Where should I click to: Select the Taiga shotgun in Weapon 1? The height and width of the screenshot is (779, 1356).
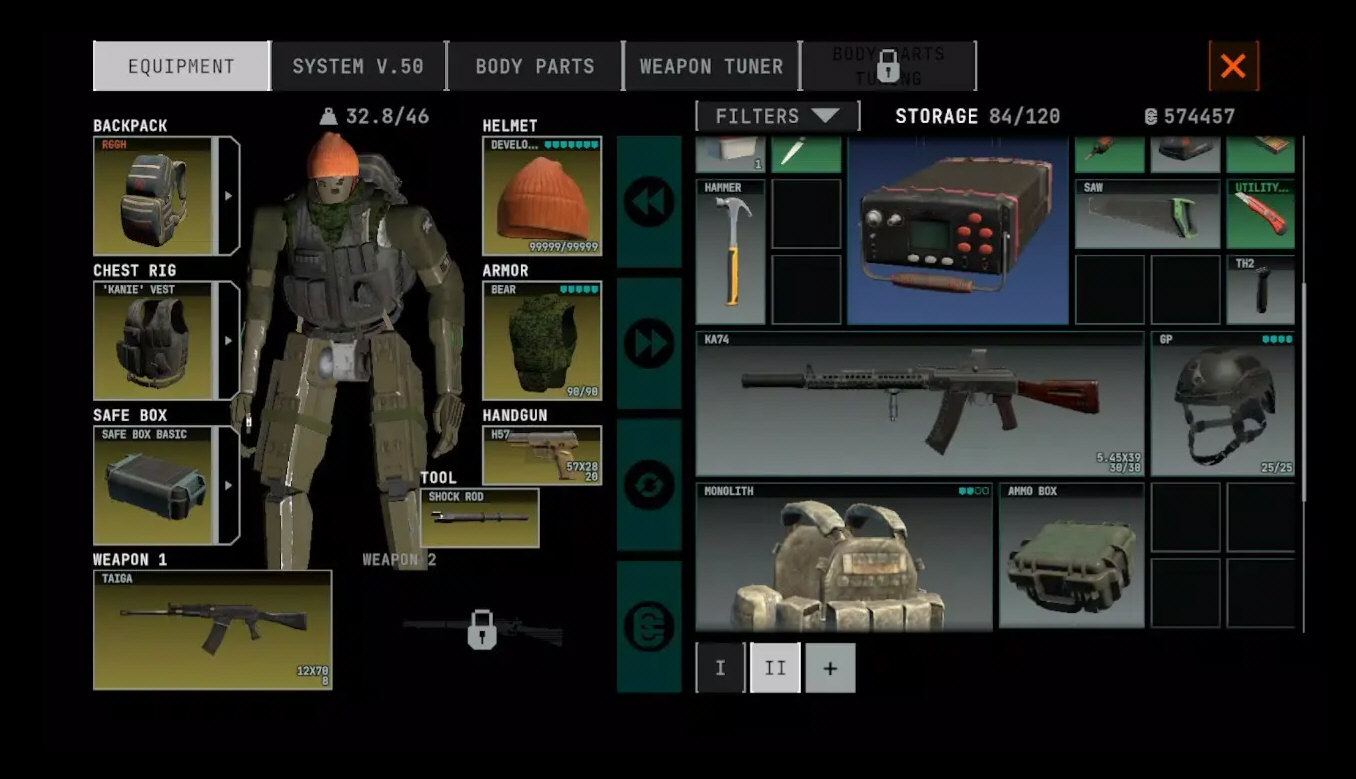tap(212, 630)
